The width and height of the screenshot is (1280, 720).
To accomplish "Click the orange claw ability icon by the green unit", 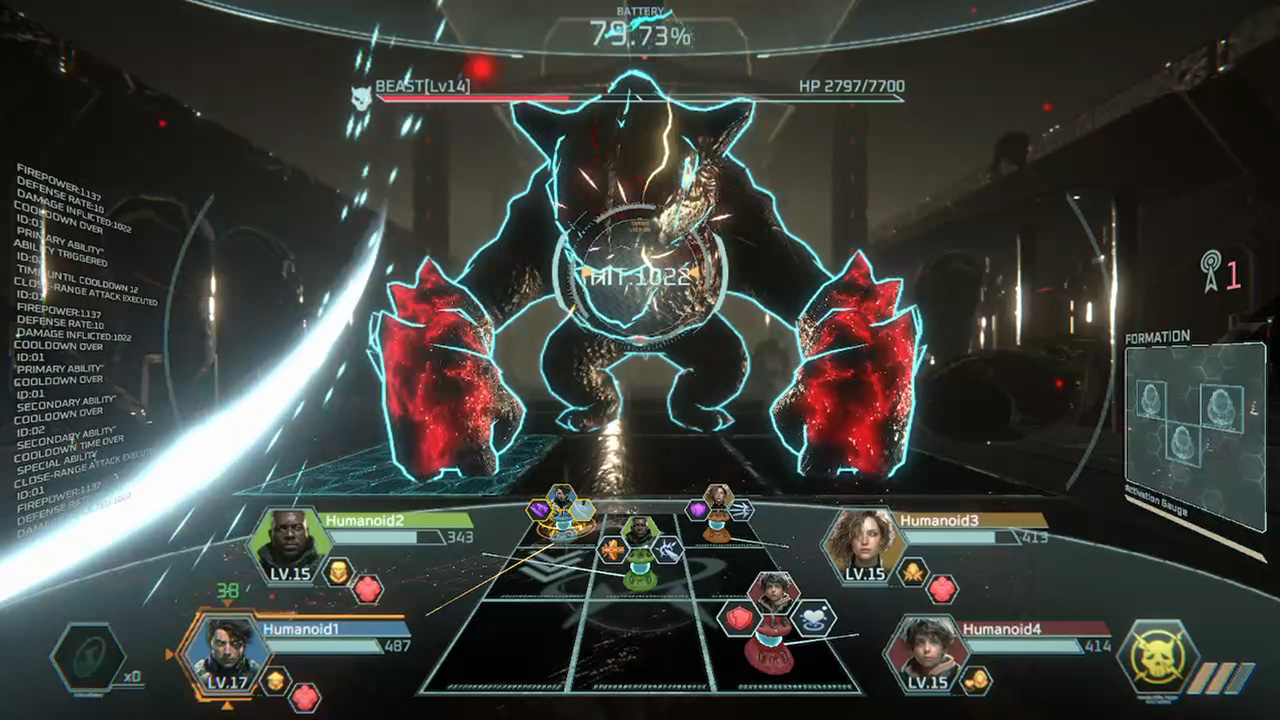I will (612, 552).
